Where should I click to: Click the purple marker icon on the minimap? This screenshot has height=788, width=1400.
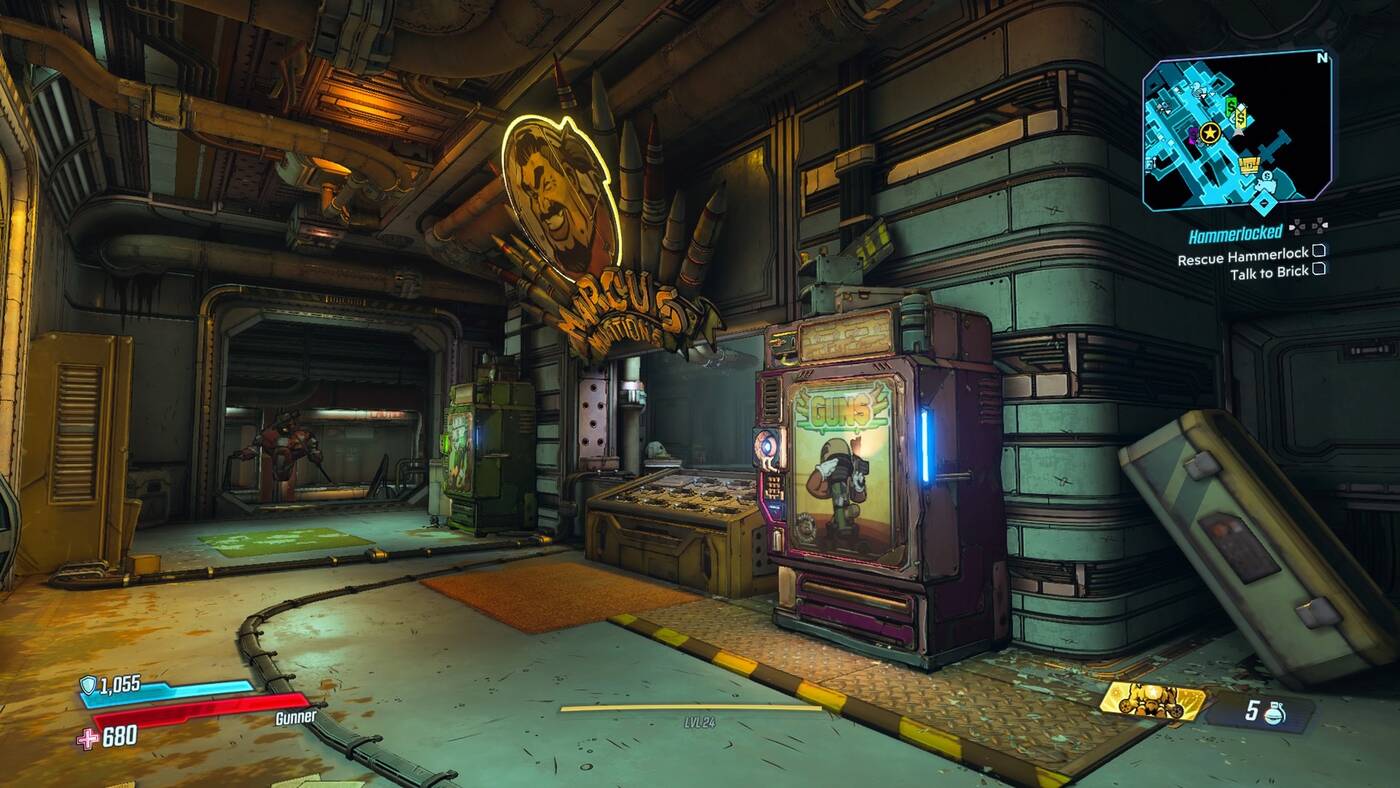[1193, 136]
